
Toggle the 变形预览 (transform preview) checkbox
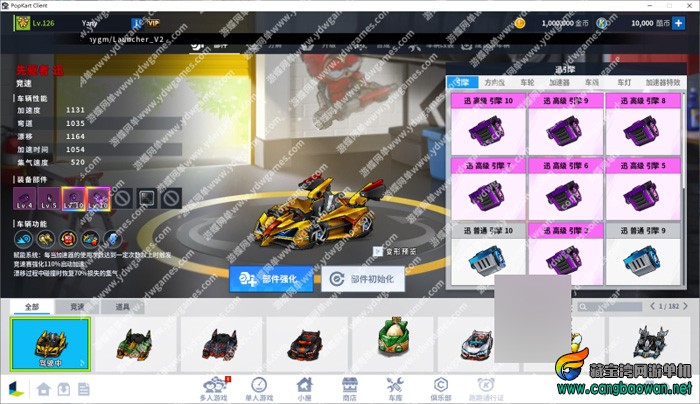(378, 252)
